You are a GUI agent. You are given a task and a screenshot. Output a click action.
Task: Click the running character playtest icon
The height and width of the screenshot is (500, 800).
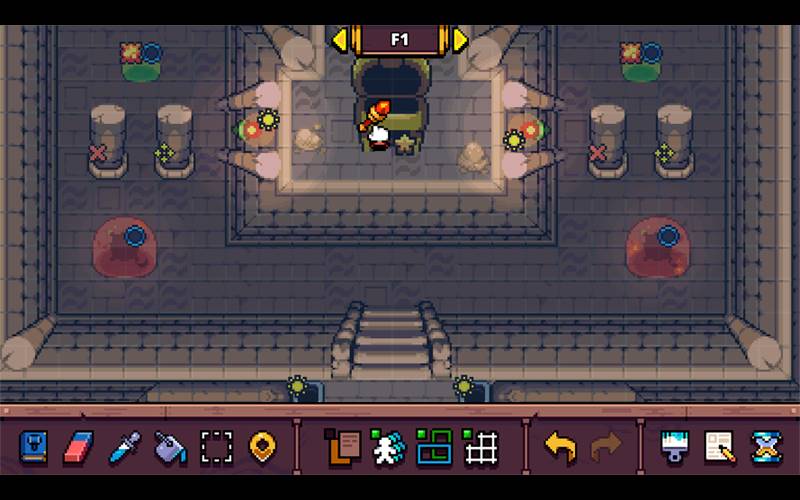pyautogui.click(x=387, y=448)
